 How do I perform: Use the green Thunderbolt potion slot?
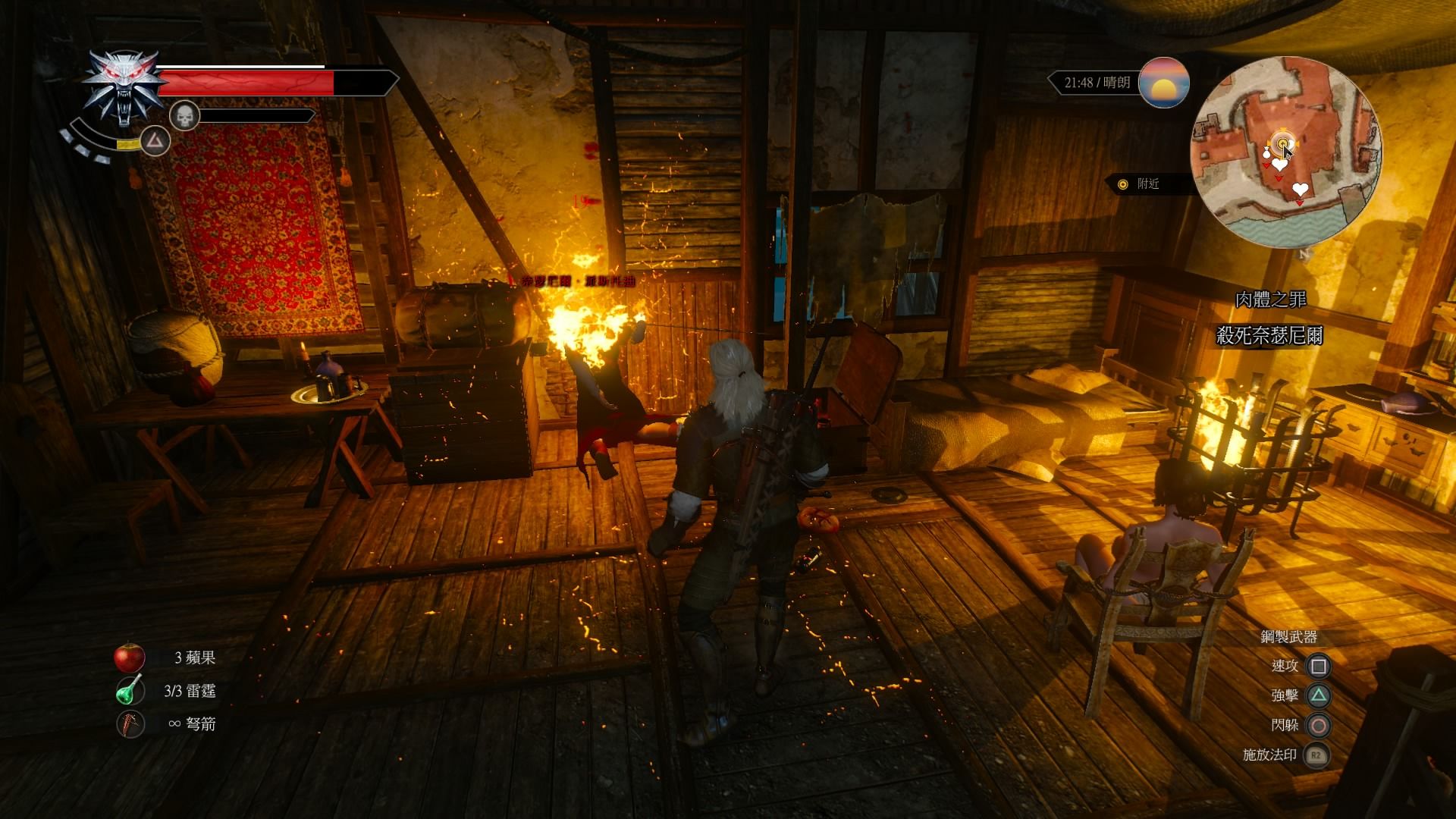click(130, 691)
